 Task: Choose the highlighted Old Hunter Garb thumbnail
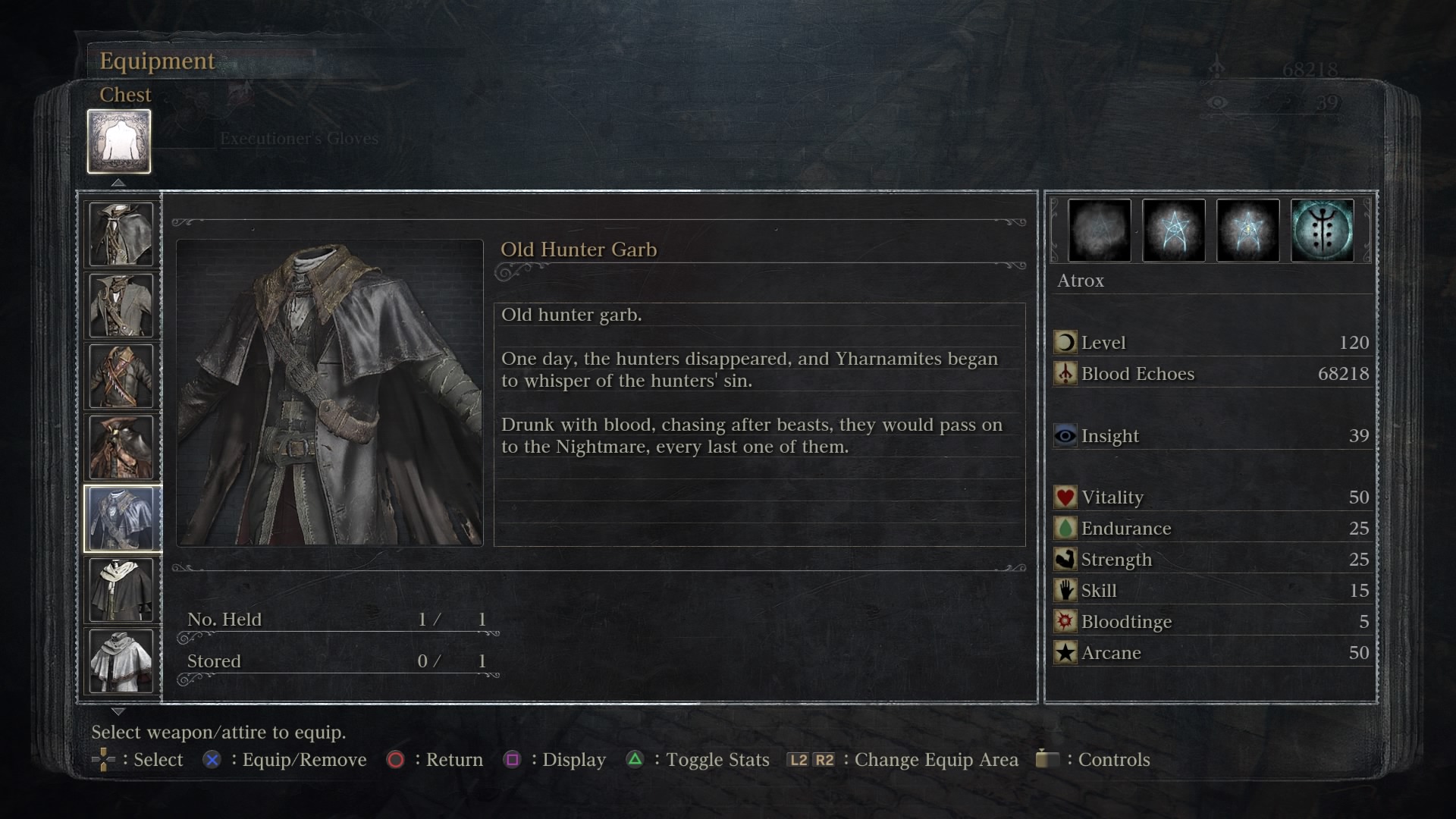point(121,519)
